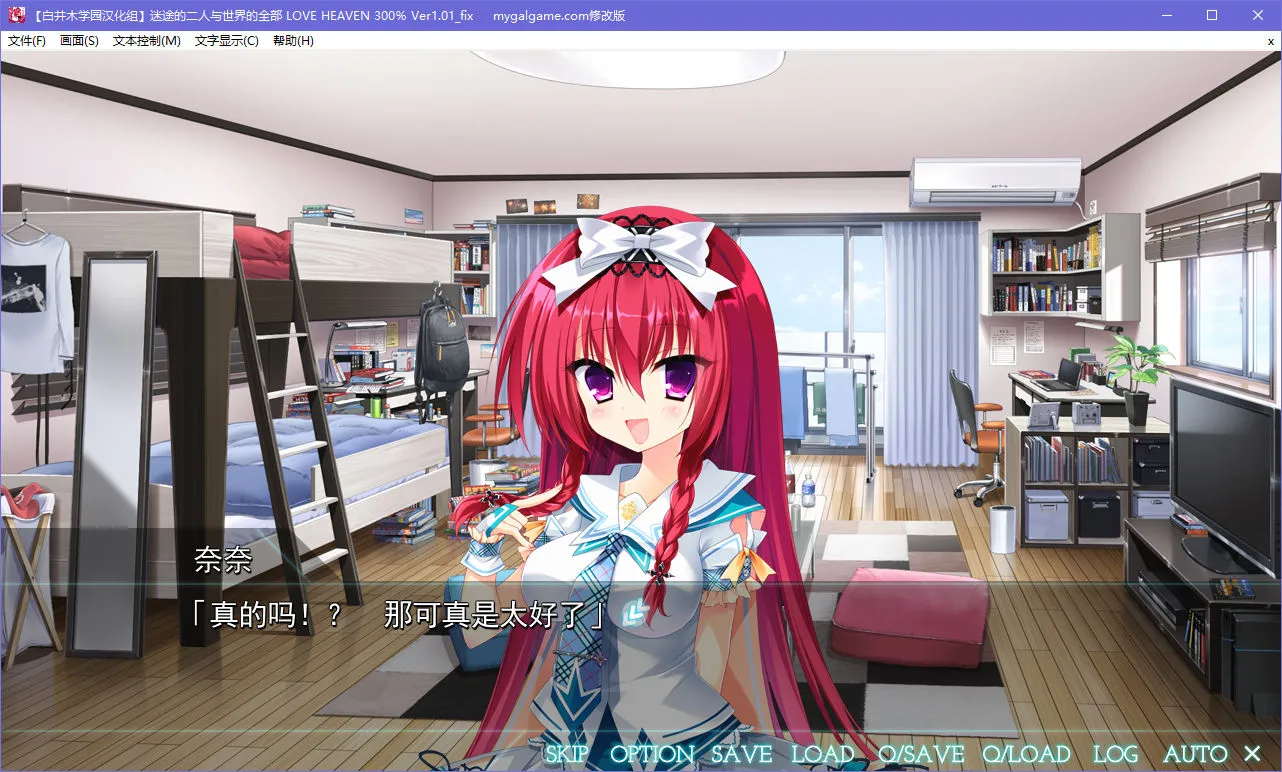This screenshot has width=1282, height=772.
Task: Open the 文件(F) menu
Action: point(26,41)
